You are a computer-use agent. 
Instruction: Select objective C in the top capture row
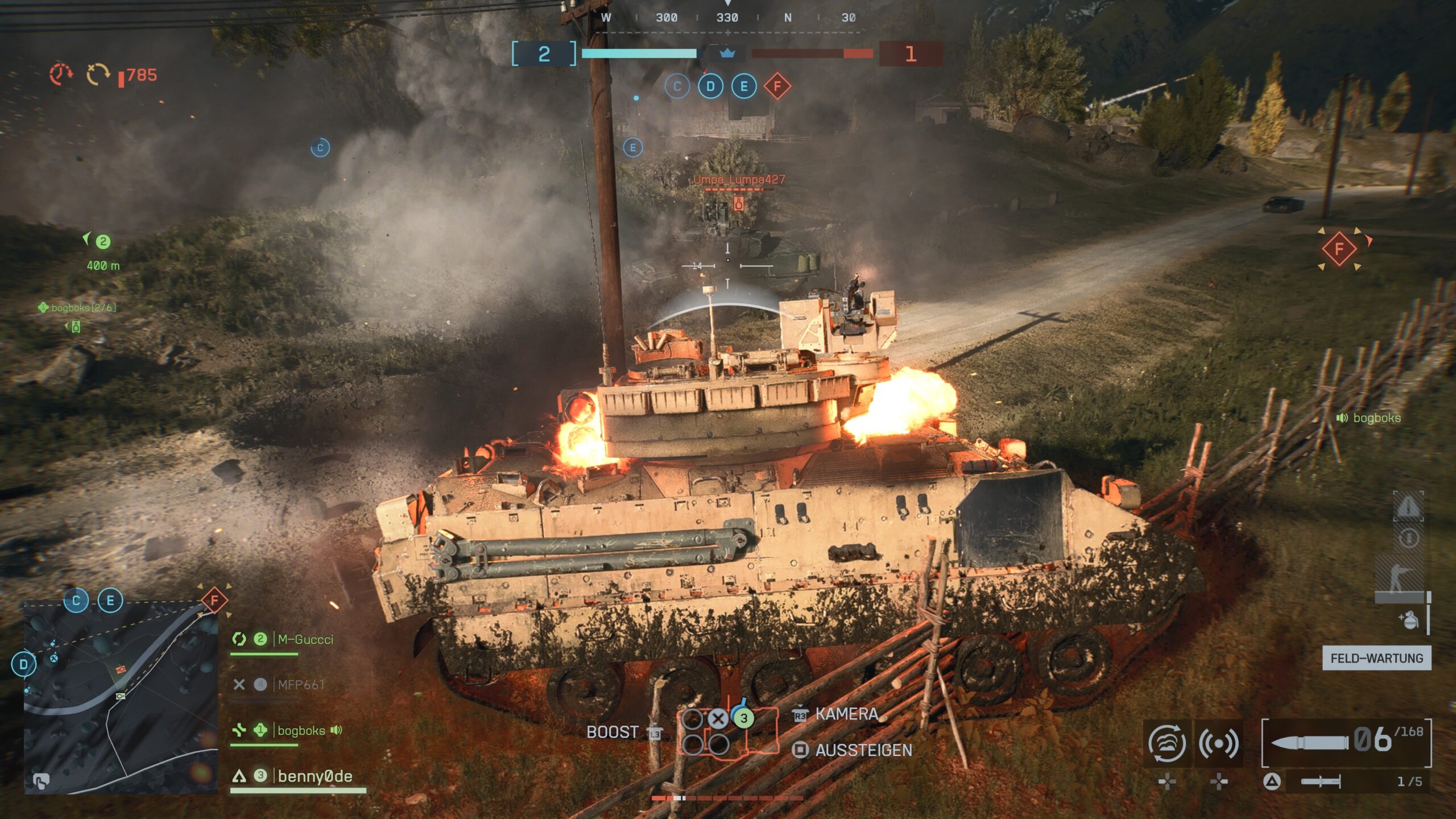point(677,86)
